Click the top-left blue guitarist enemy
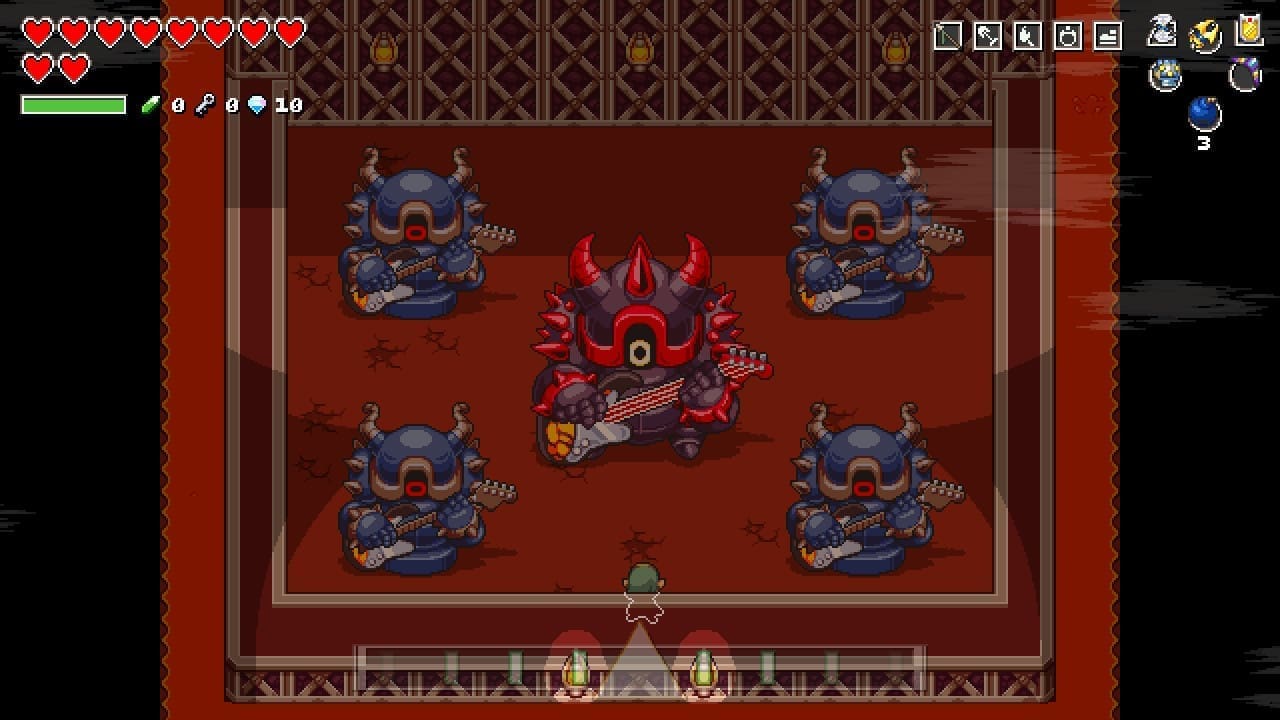Screen dimensions: 1280x720 click(x=410, y=240)
